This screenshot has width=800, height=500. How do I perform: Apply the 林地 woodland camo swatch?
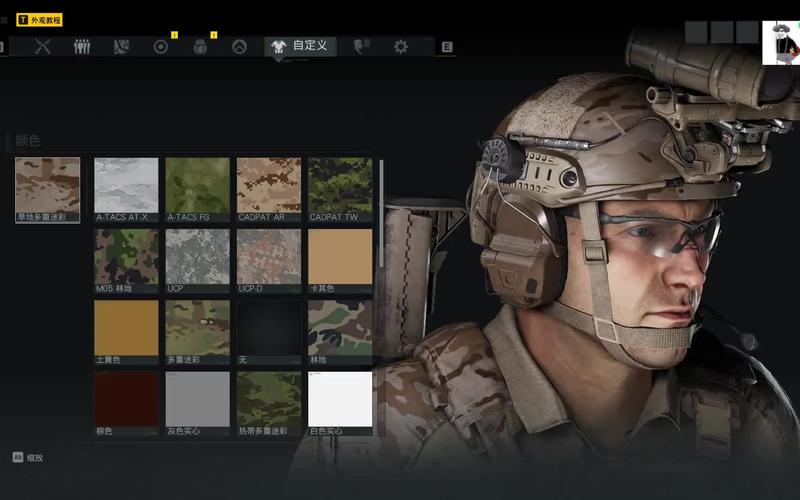(340, 327)
